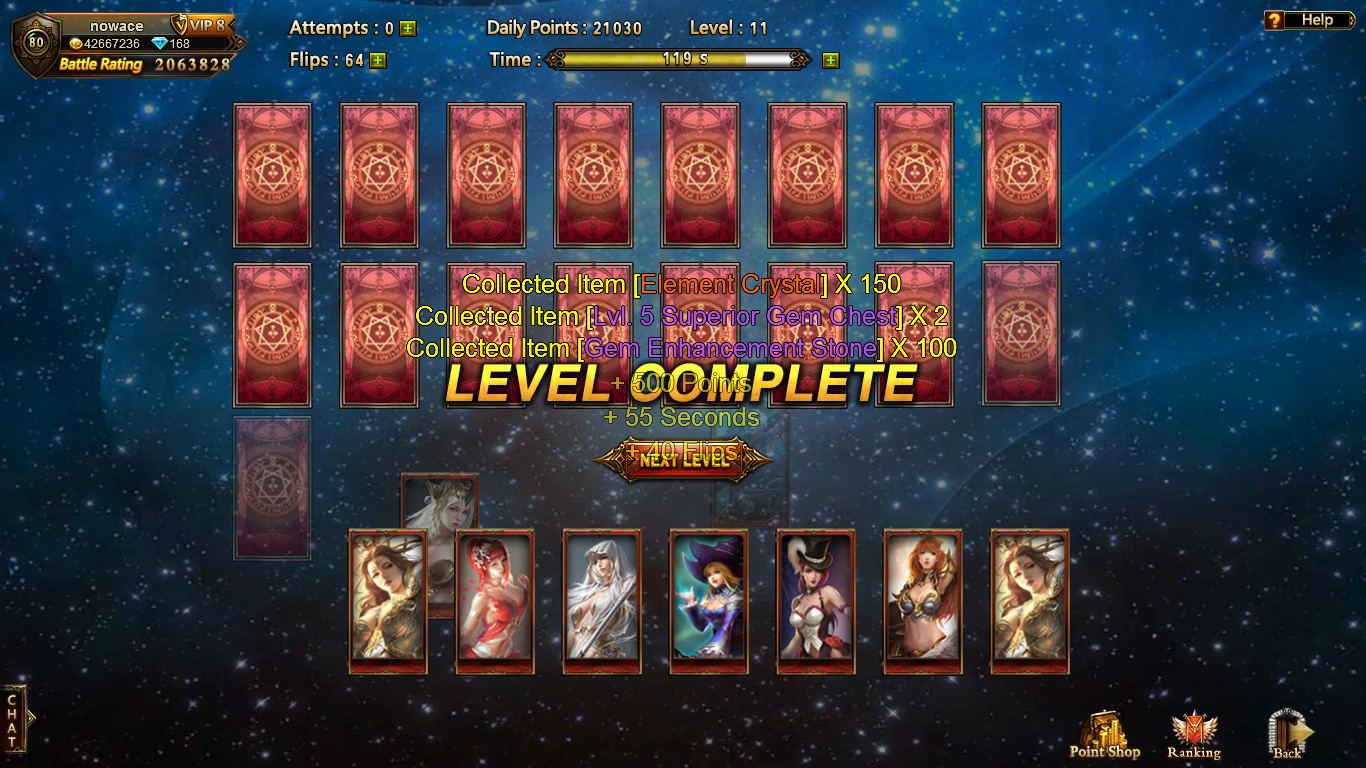
Task: Open the level 80 player avatar
Action: click(x=36, y=44)
